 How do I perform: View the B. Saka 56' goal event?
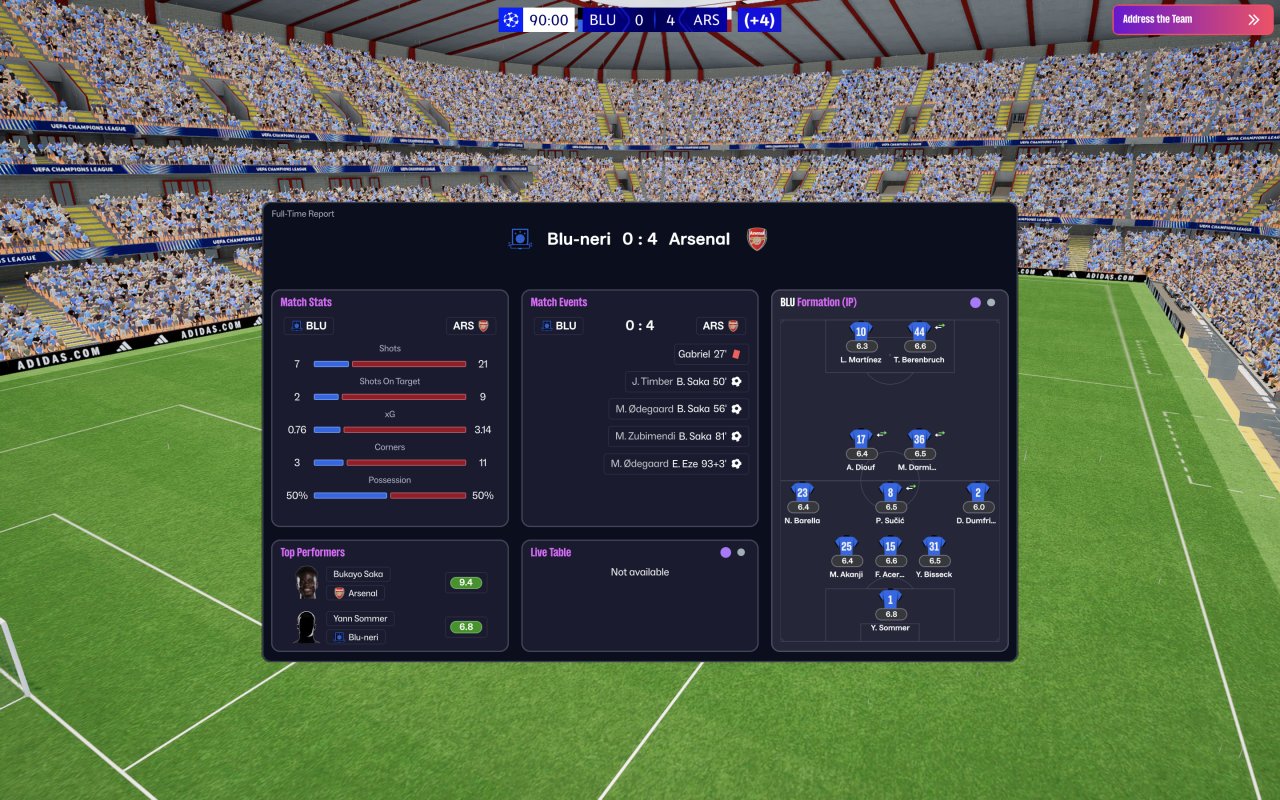[x=678, y=408]
